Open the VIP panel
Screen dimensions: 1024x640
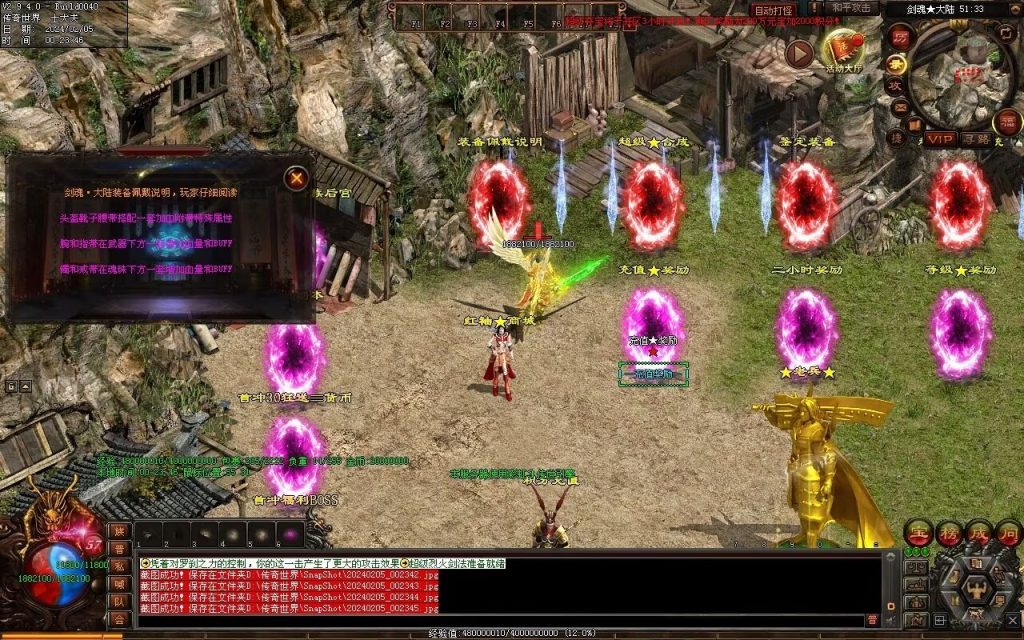[x=939, y=139]
